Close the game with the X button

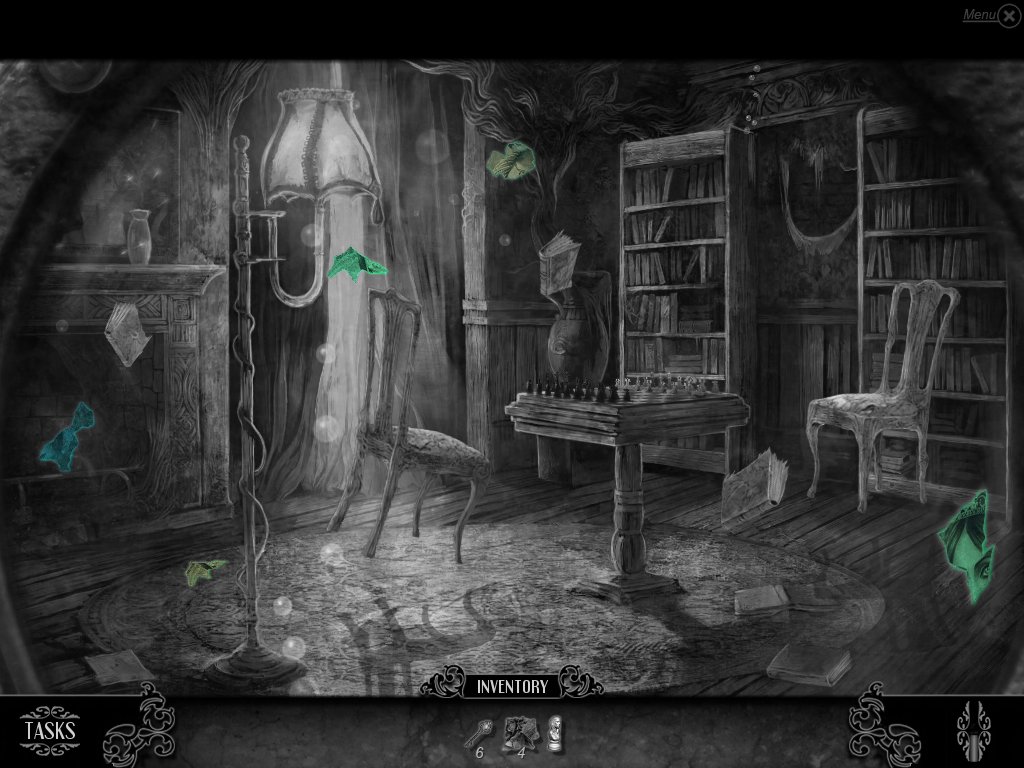1009,17
